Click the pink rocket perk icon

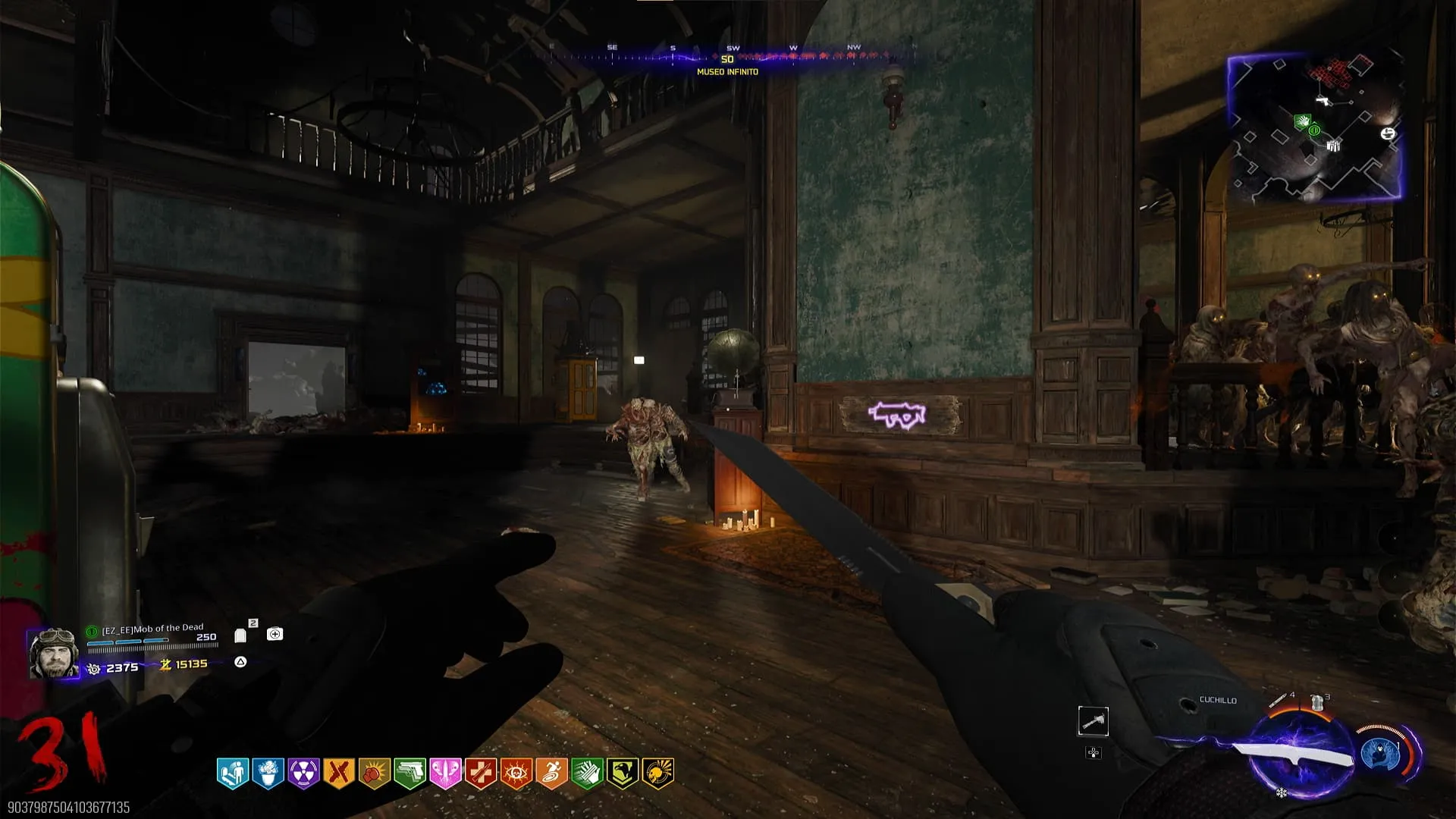point(445,773)
